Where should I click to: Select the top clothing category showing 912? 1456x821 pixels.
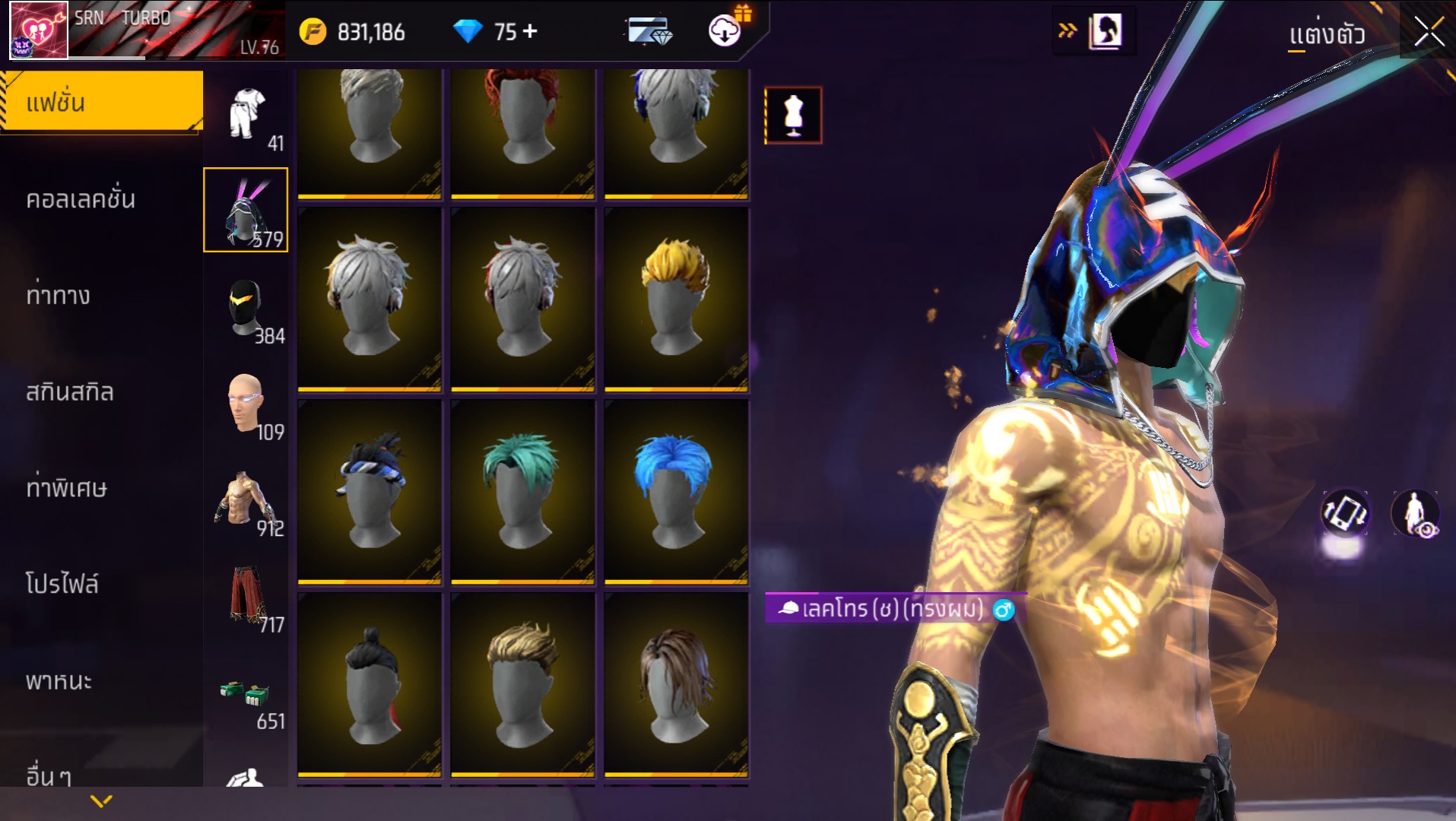[x=246, y=500]
